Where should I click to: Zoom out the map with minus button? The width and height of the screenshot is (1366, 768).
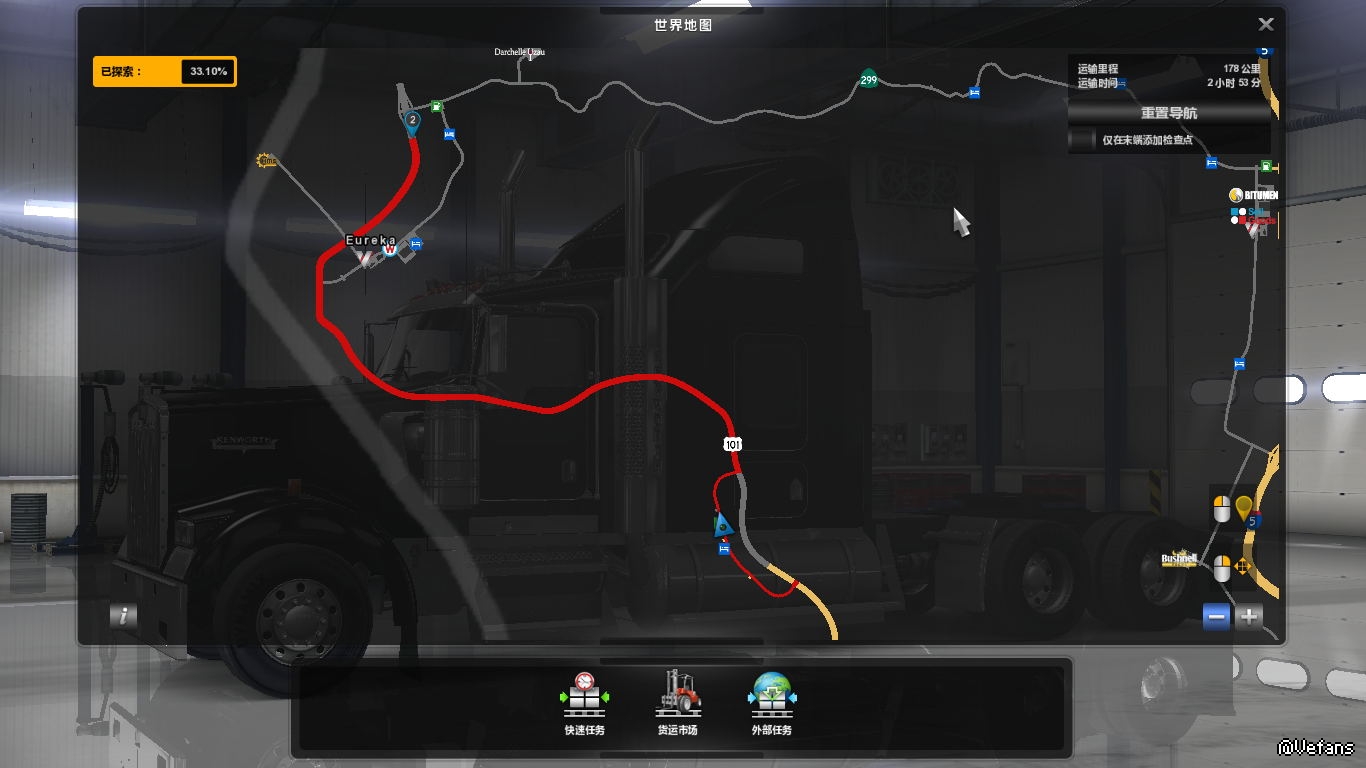click(1217, 617)
